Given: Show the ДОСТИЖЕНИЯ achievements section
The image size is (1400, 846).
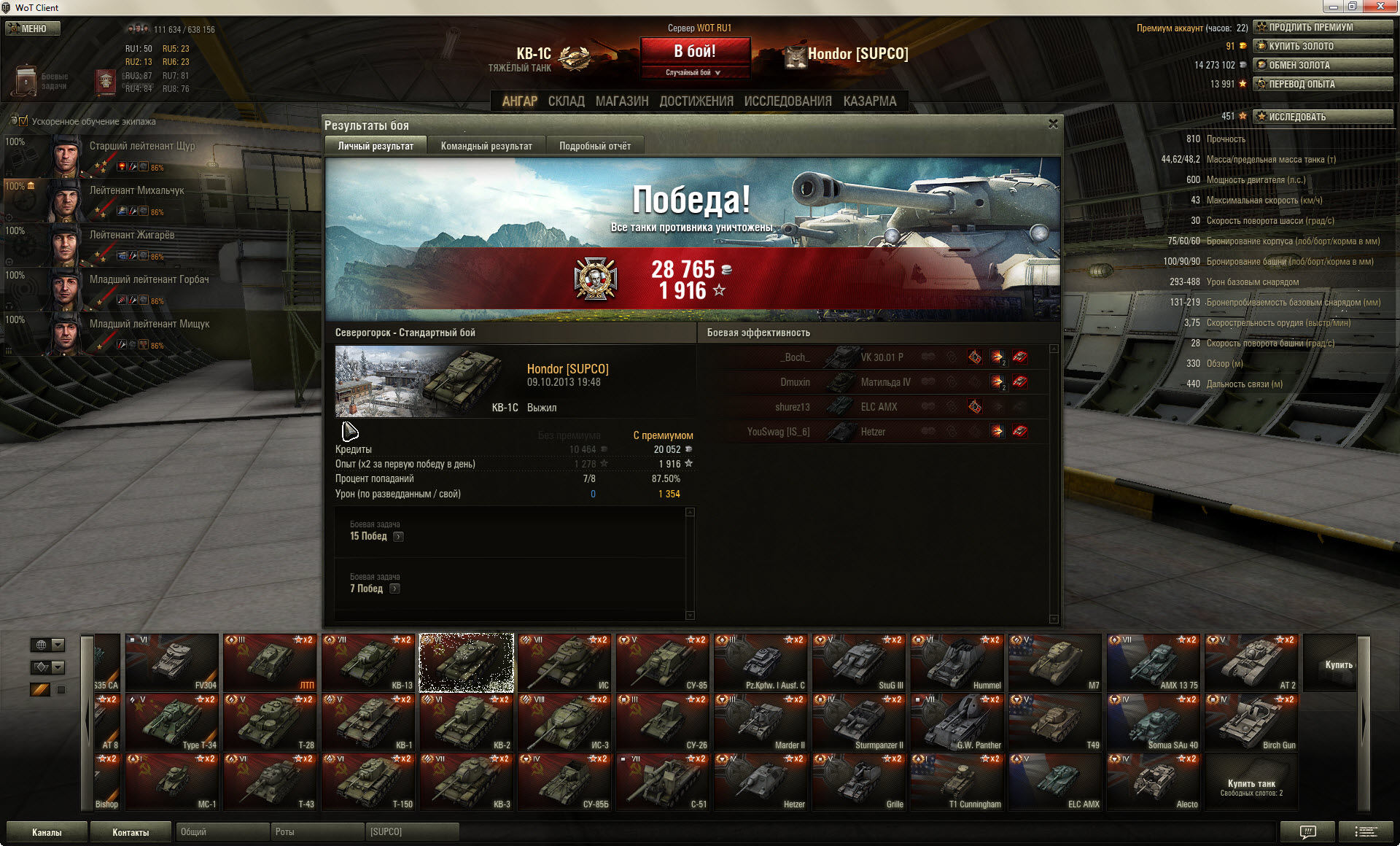Looking at the screenshot, I should (696, 101).
